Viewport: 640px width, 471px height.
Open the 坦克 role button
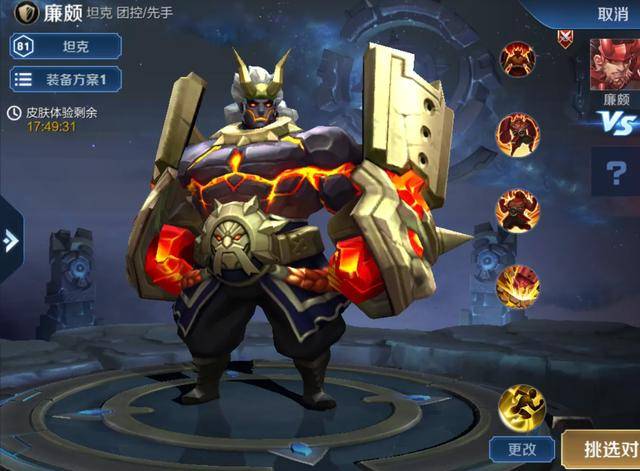(66, 47)
